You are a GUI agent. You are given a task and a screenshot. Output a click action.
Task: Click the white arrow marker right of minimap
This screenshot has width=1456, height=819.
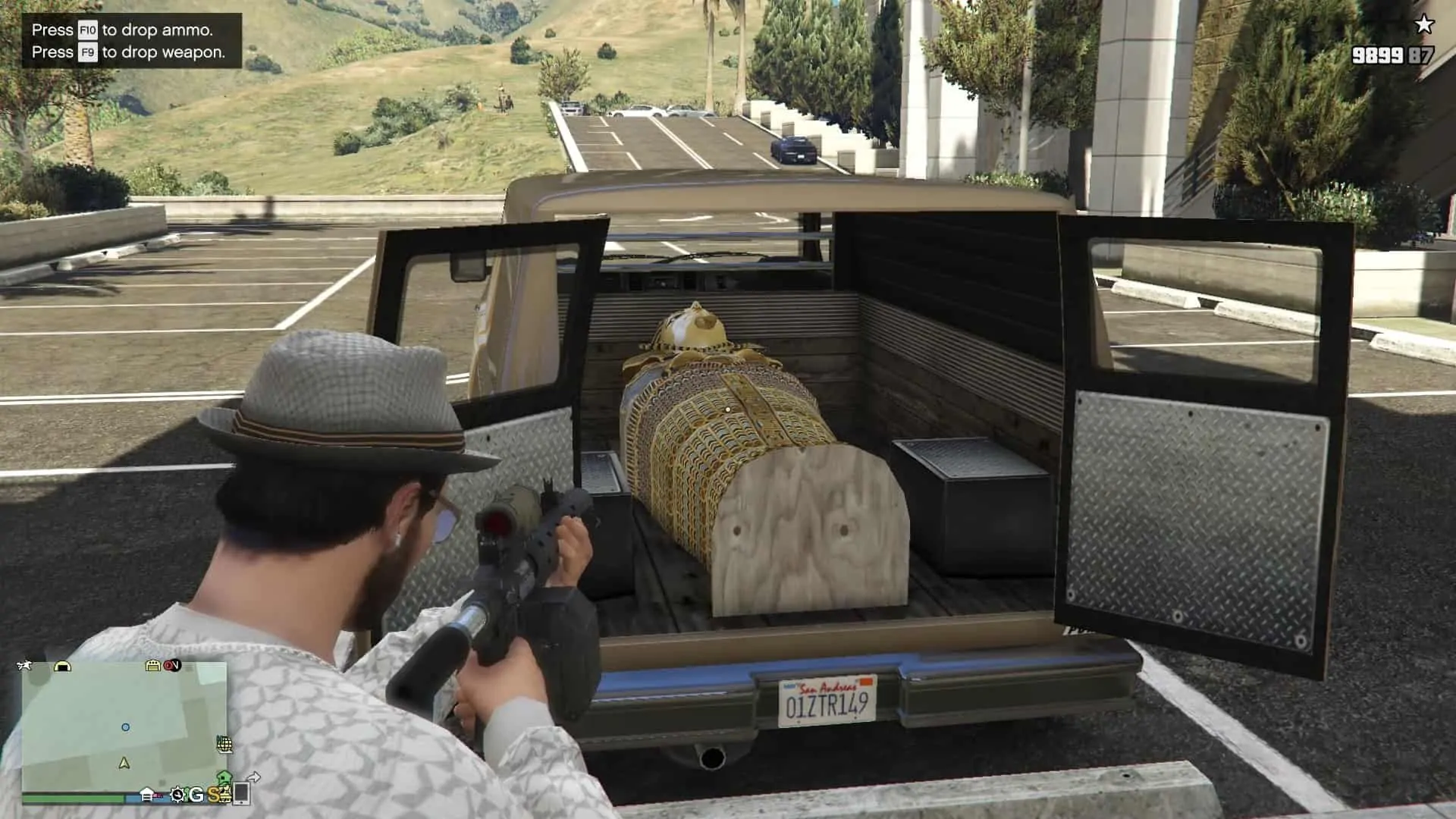pyautogui.click(x=256, y=778)
